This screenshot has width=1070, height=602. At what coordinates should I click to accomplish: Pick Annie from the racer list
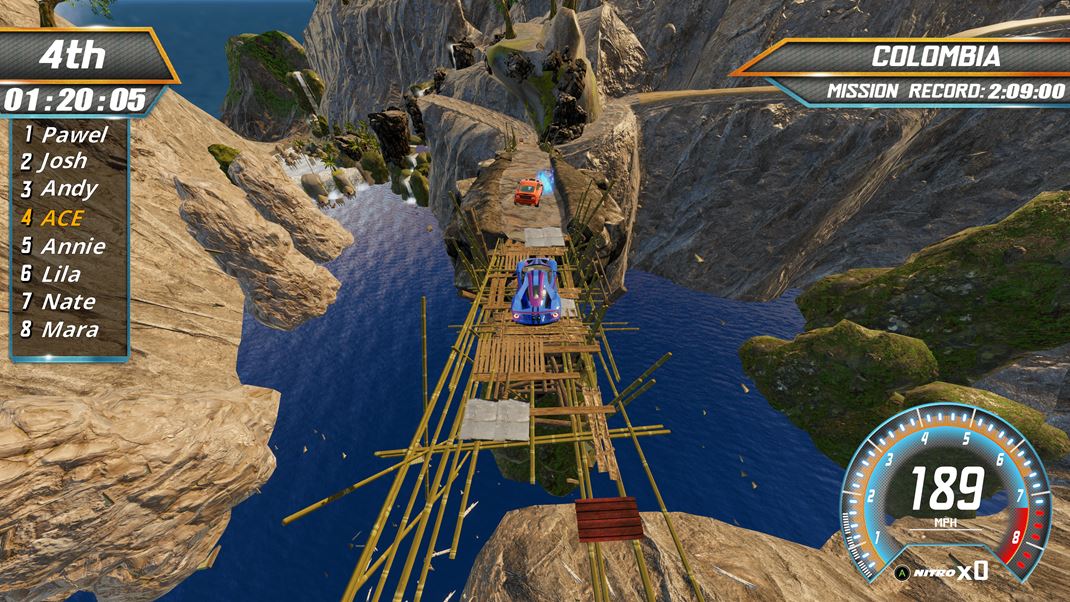65,245
